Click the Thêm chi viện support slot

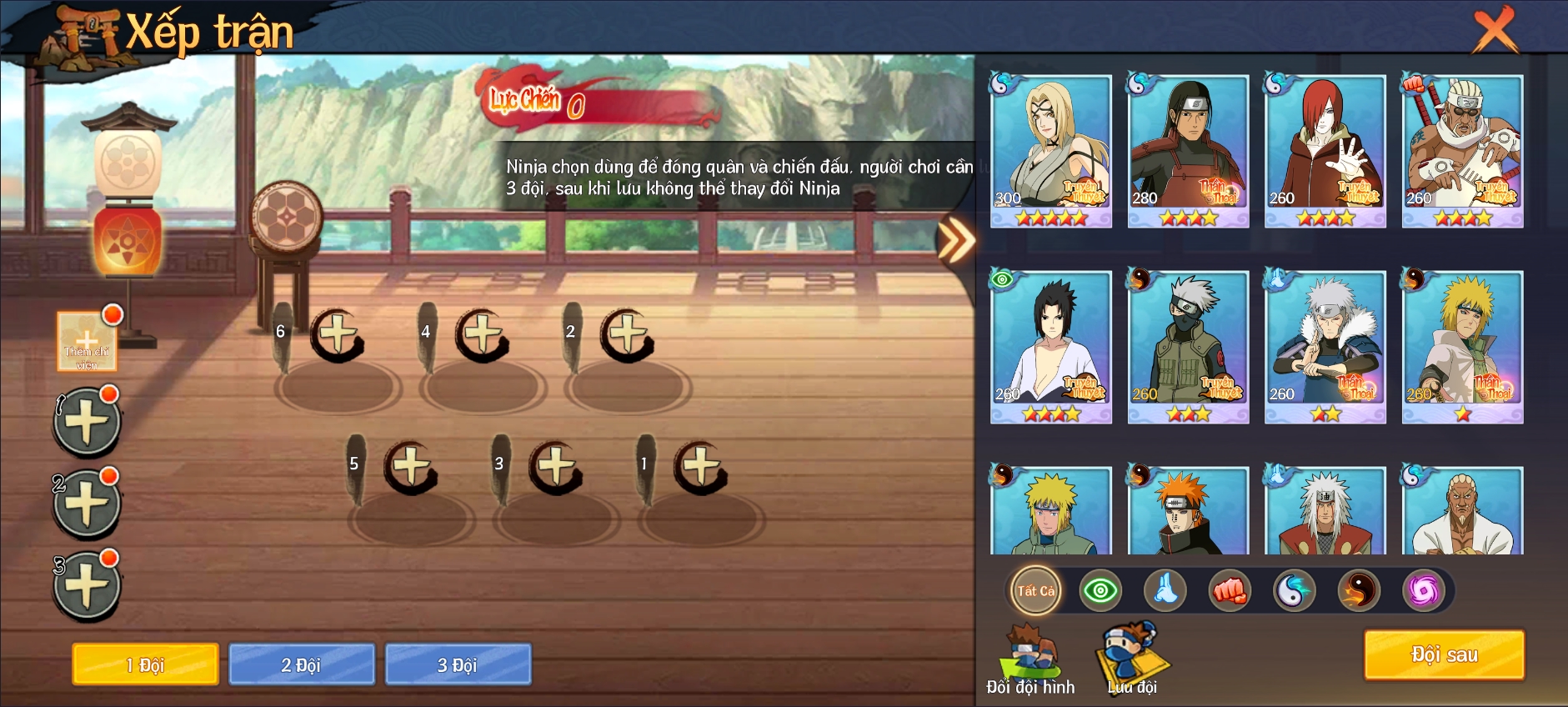[87, 342]
